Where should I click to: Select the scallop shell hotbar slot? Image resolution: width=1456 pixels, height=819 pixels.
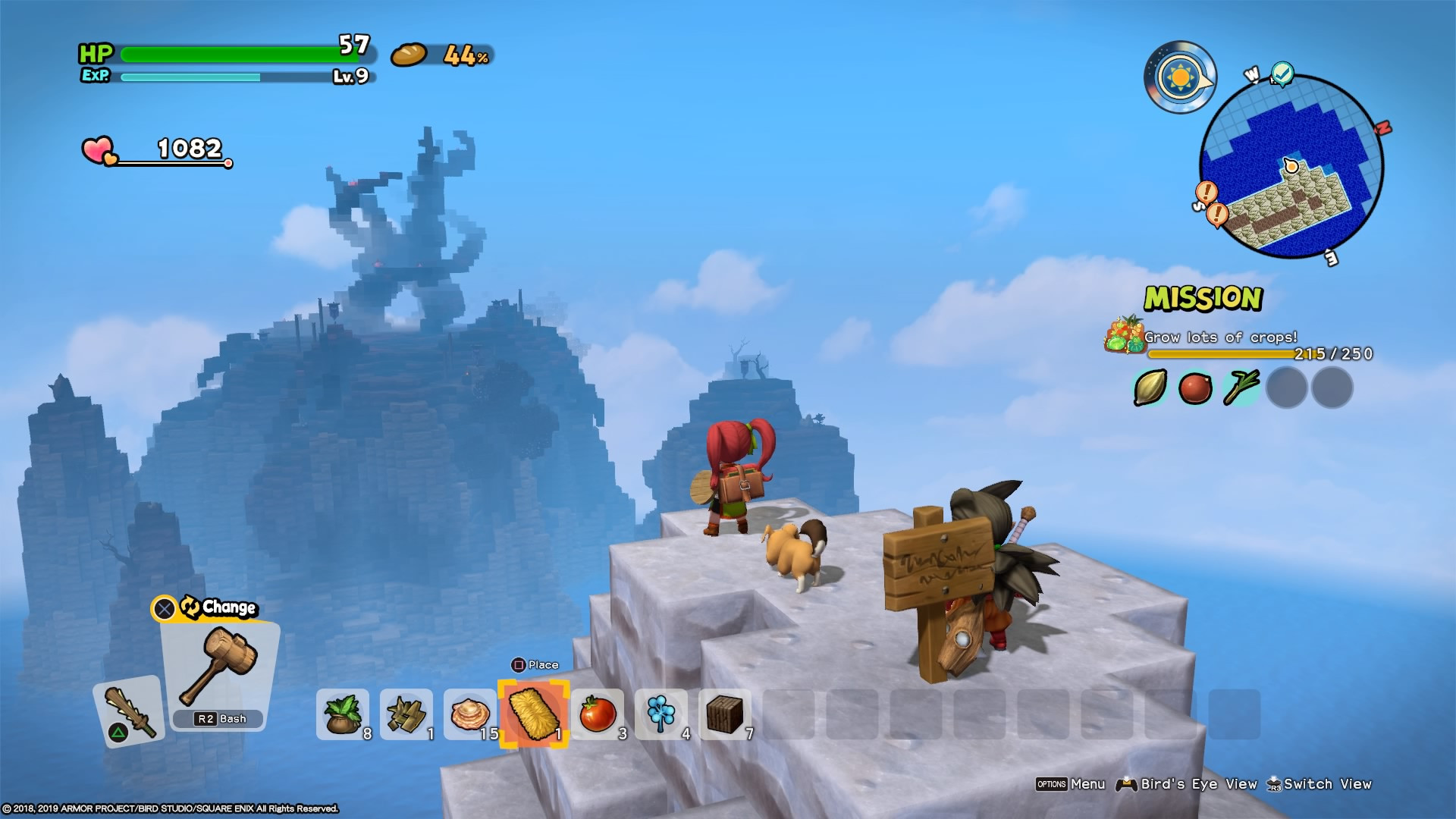coord(469,715)
